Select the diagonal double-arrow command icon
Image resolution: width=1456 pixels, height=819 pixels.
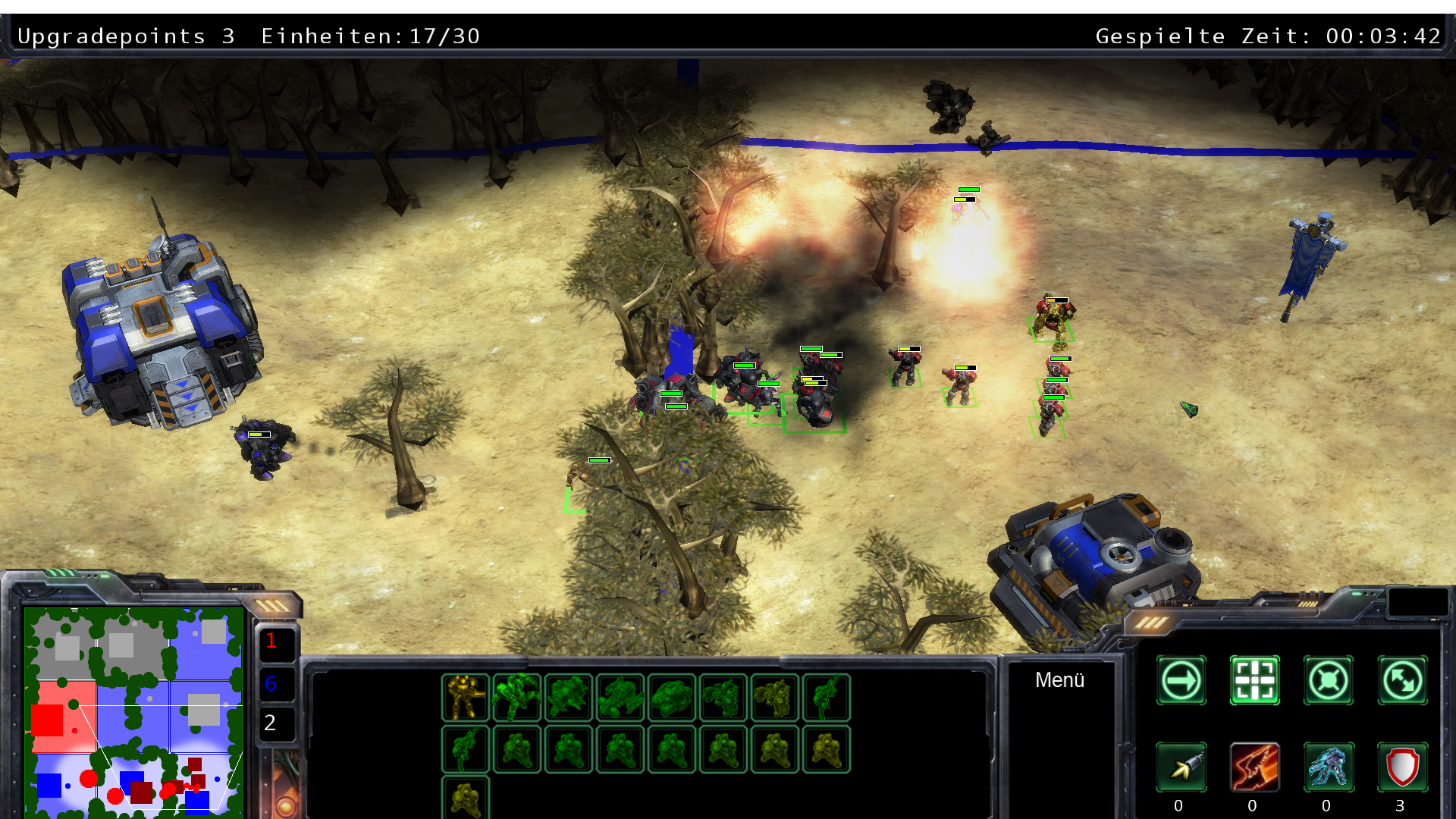(x=1402, y=680)
